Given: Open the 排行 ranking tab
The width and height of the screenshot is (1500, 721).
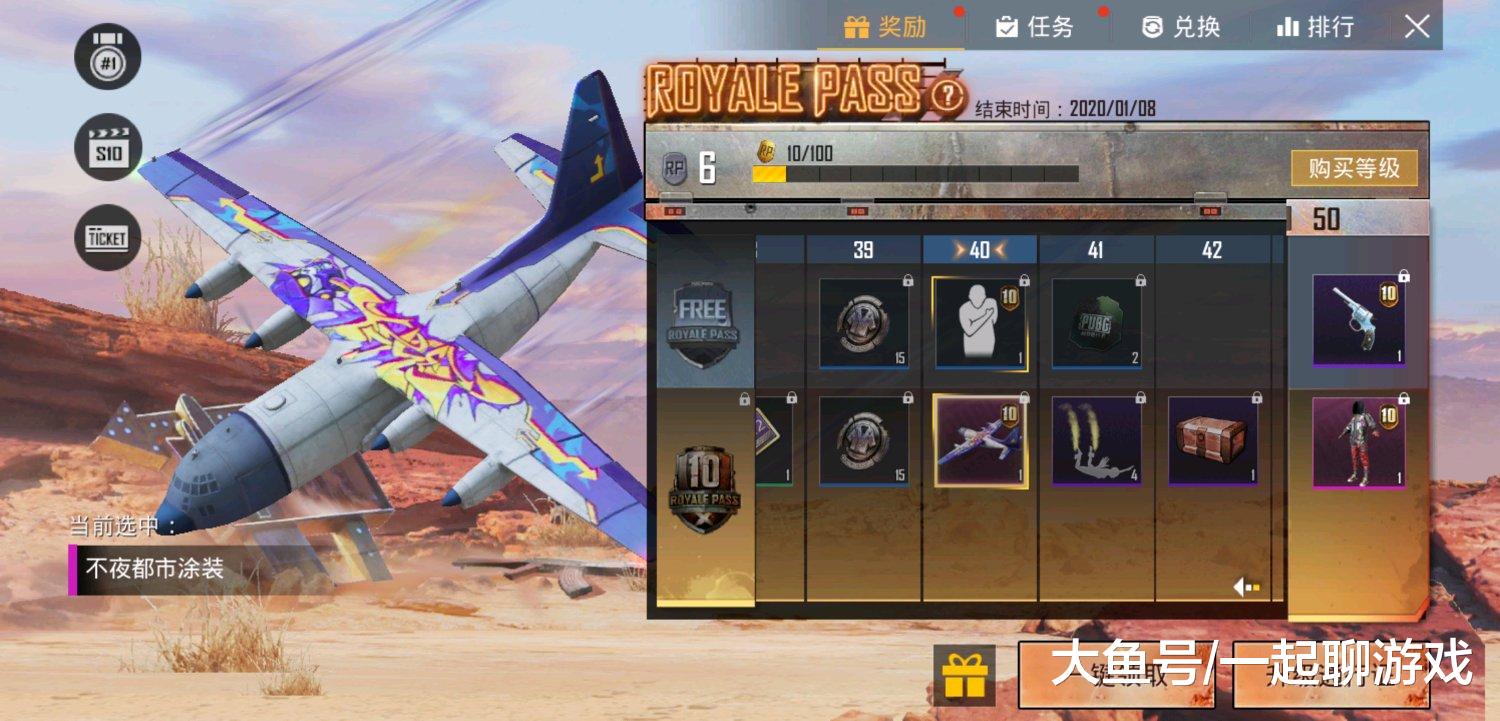Looking at the screenshot, I should click(1316, 27).
